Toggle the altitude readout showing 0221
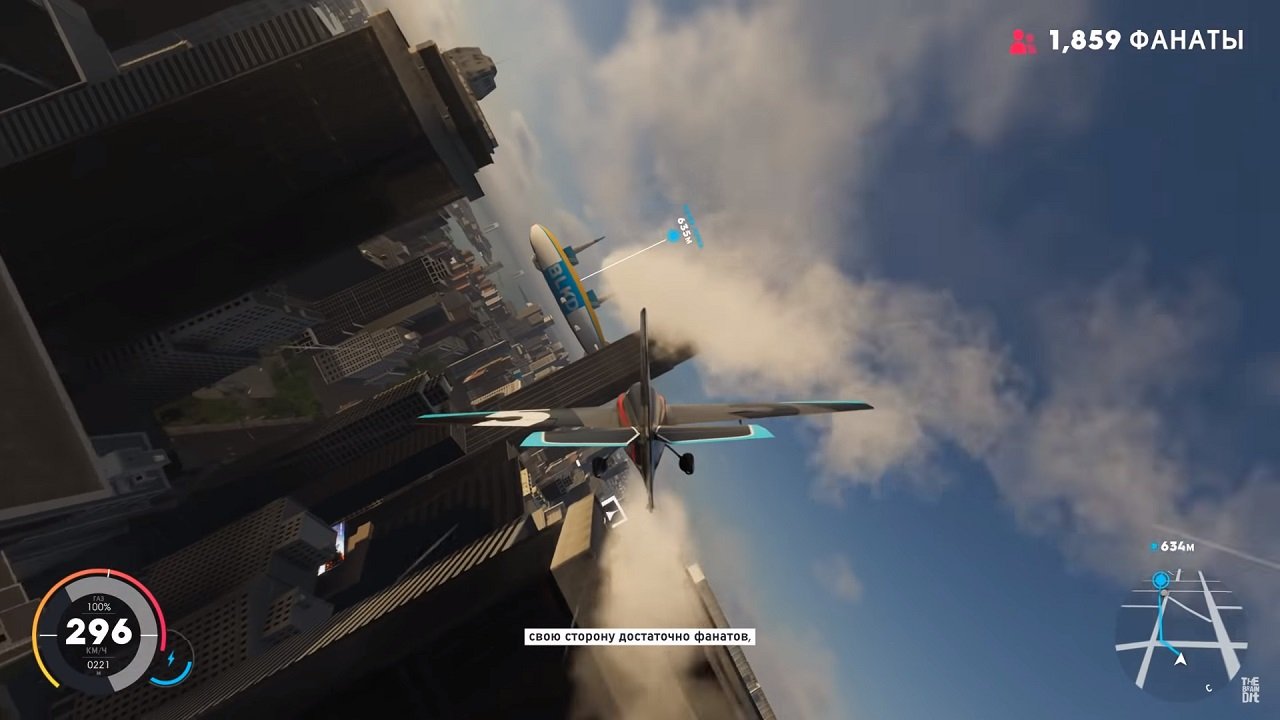This screenshot has height=720, width=1280. tap(100, 664)
